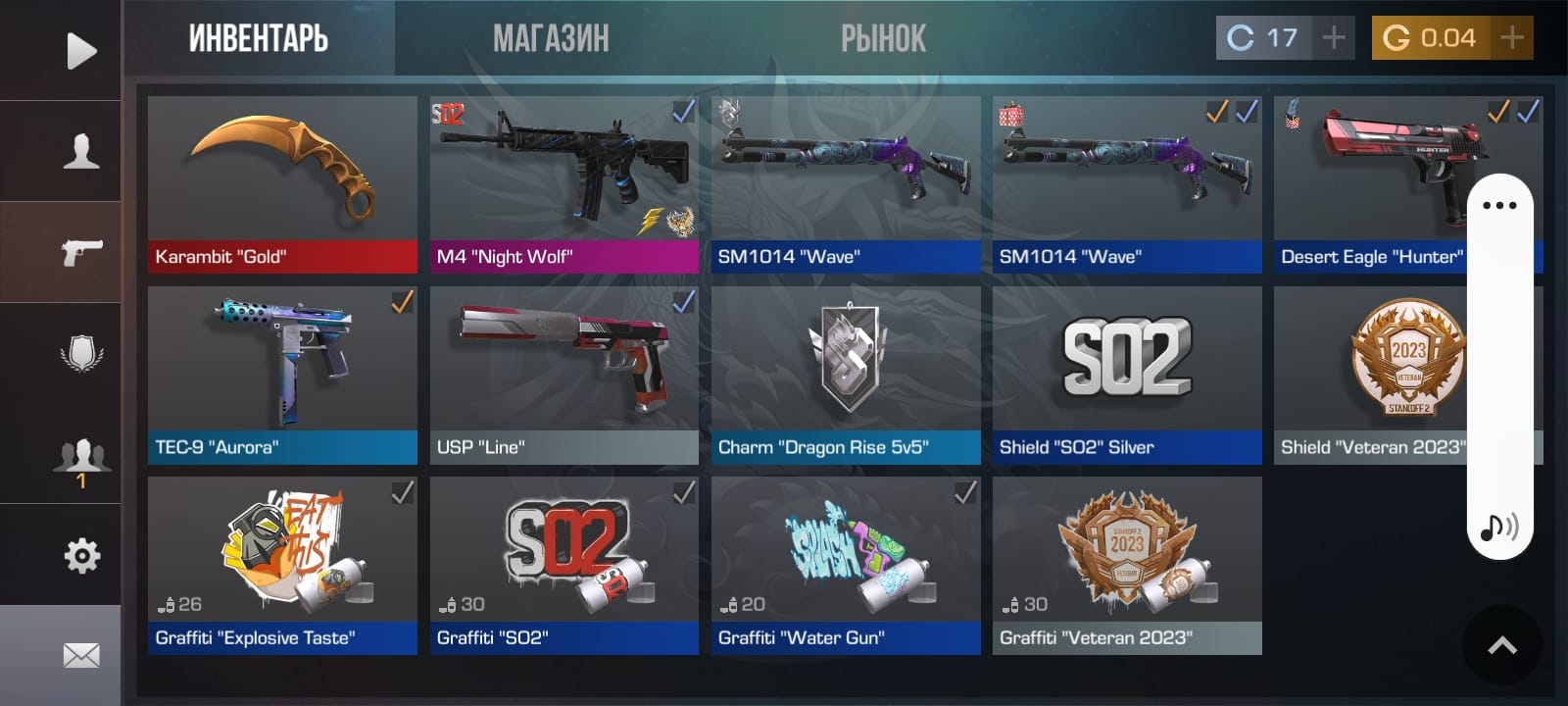This screenshot has width=1568, height=706.
Task: Open the Рынок tab
Action: click(x=883, y=39)
